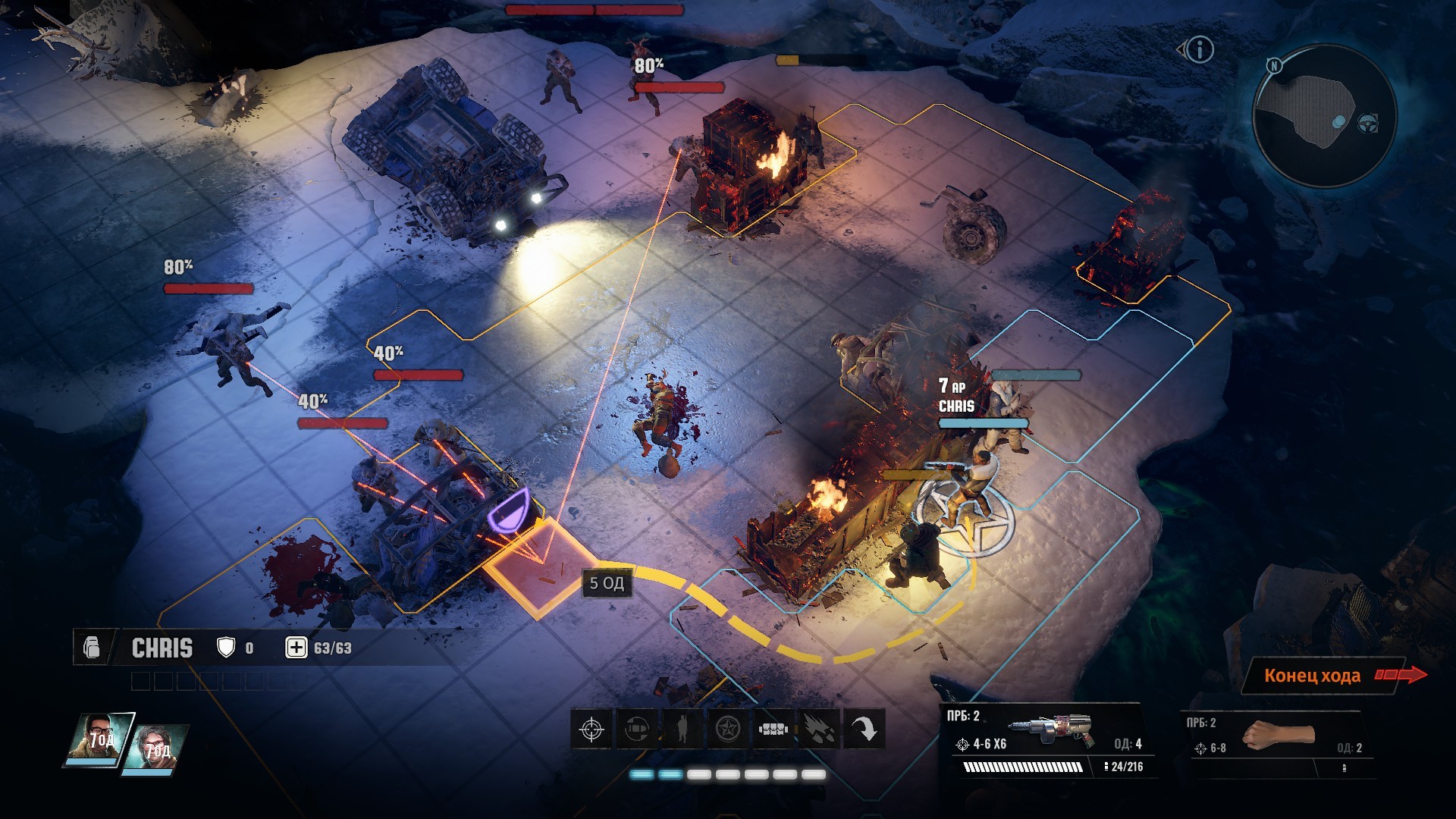This screenshot has width=1456, height=819.
Task: Select the reload bullet action
Action: point(637,730)
